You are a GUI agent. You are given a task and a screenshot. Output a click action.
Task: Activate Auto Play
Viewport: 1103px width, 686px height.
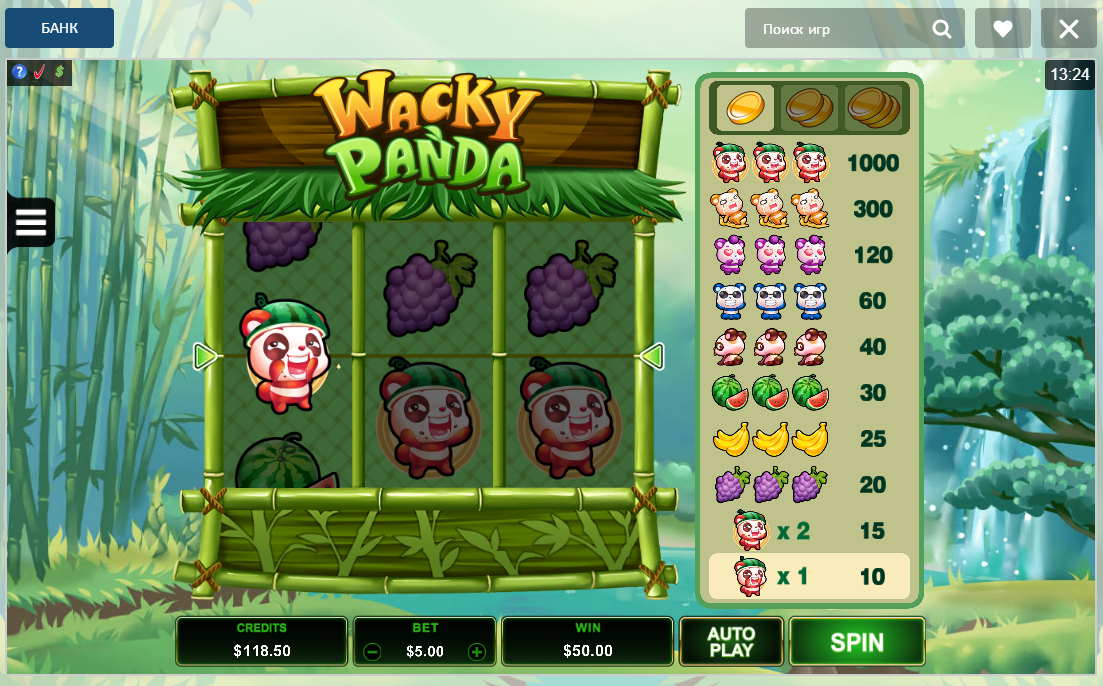tap(731, 642)
